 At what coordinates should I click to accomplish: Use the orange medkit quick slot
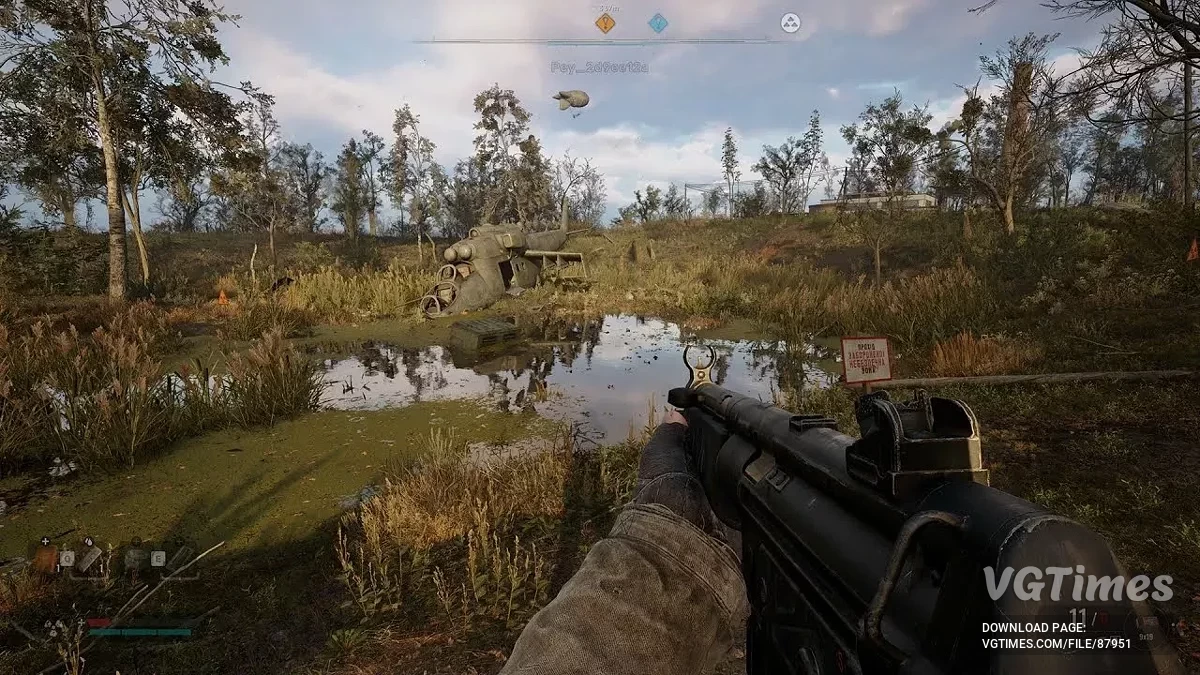46,558
